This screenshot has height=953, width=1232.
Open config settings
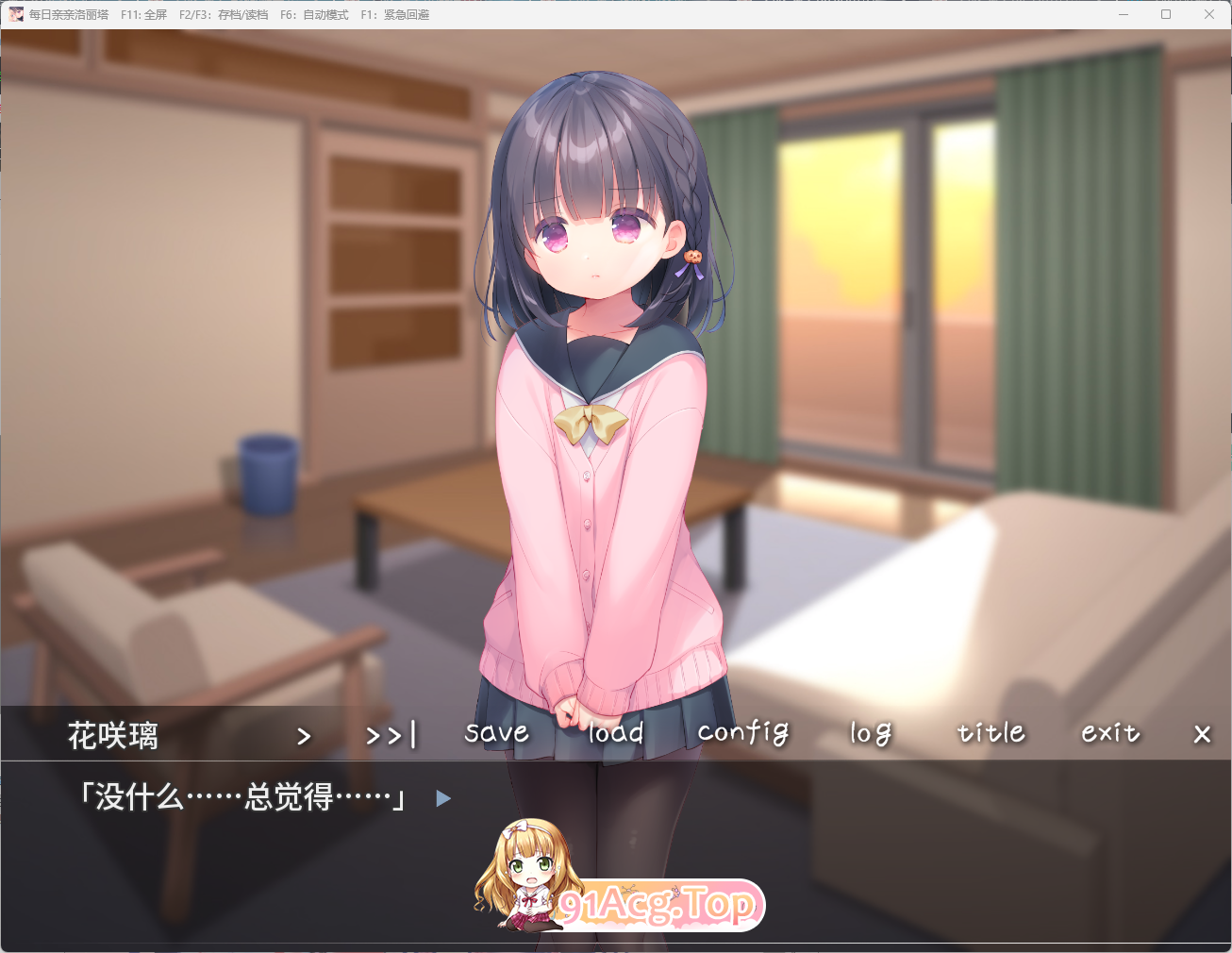point(742,733)
